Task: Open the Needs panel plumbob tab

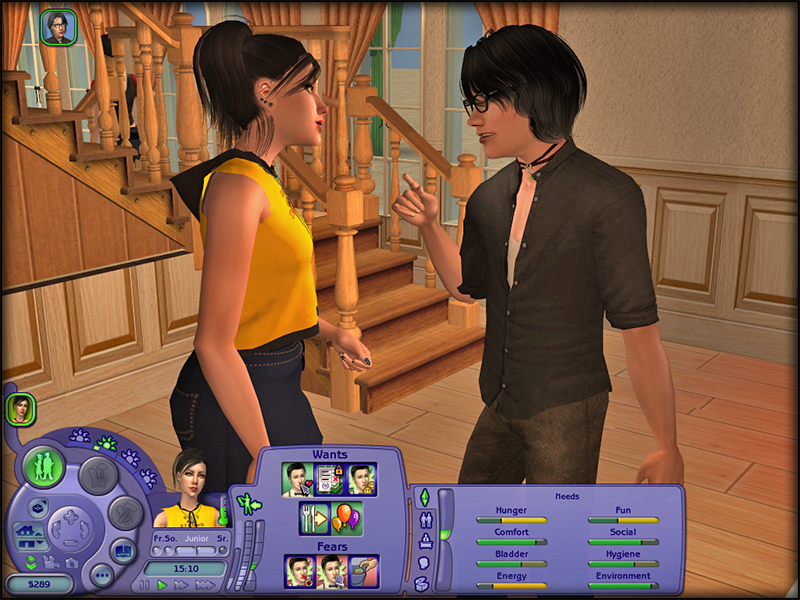Action: pos(423,497)
